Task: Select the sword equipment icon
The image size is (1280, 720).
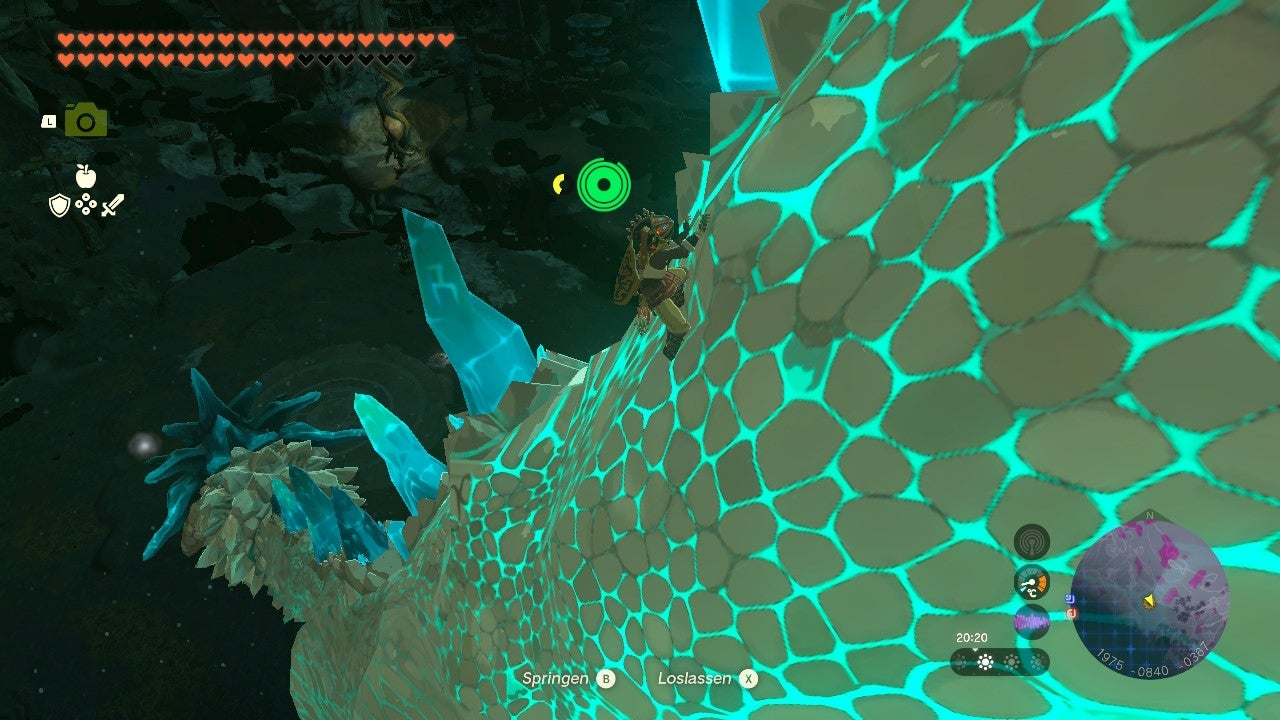Action: [111, 205]
